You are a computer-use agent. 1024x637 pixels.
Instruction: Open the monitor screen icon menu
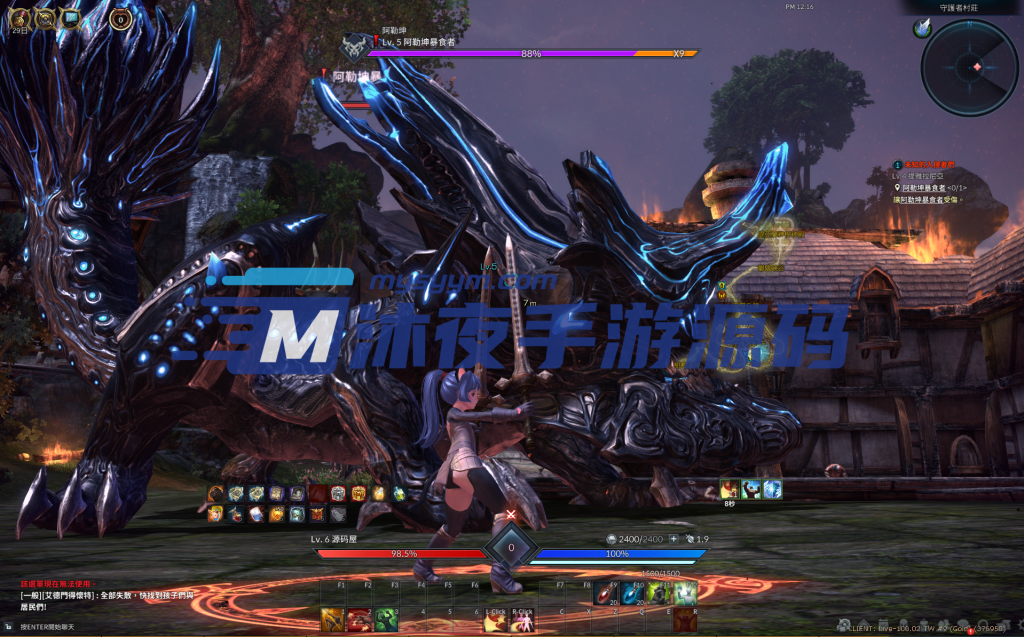click(x=71, y=17)
